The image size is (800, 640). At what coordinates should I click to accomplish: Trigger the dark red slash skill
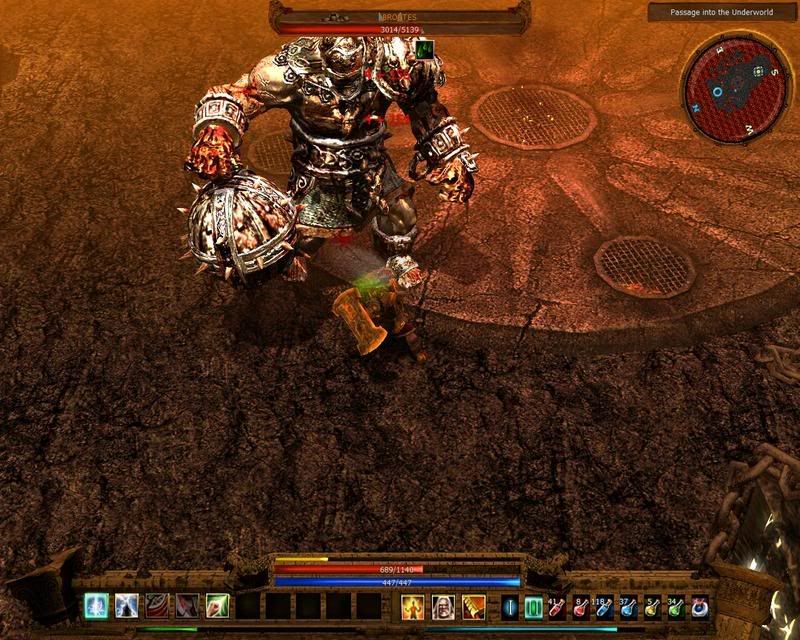point(188,605)
